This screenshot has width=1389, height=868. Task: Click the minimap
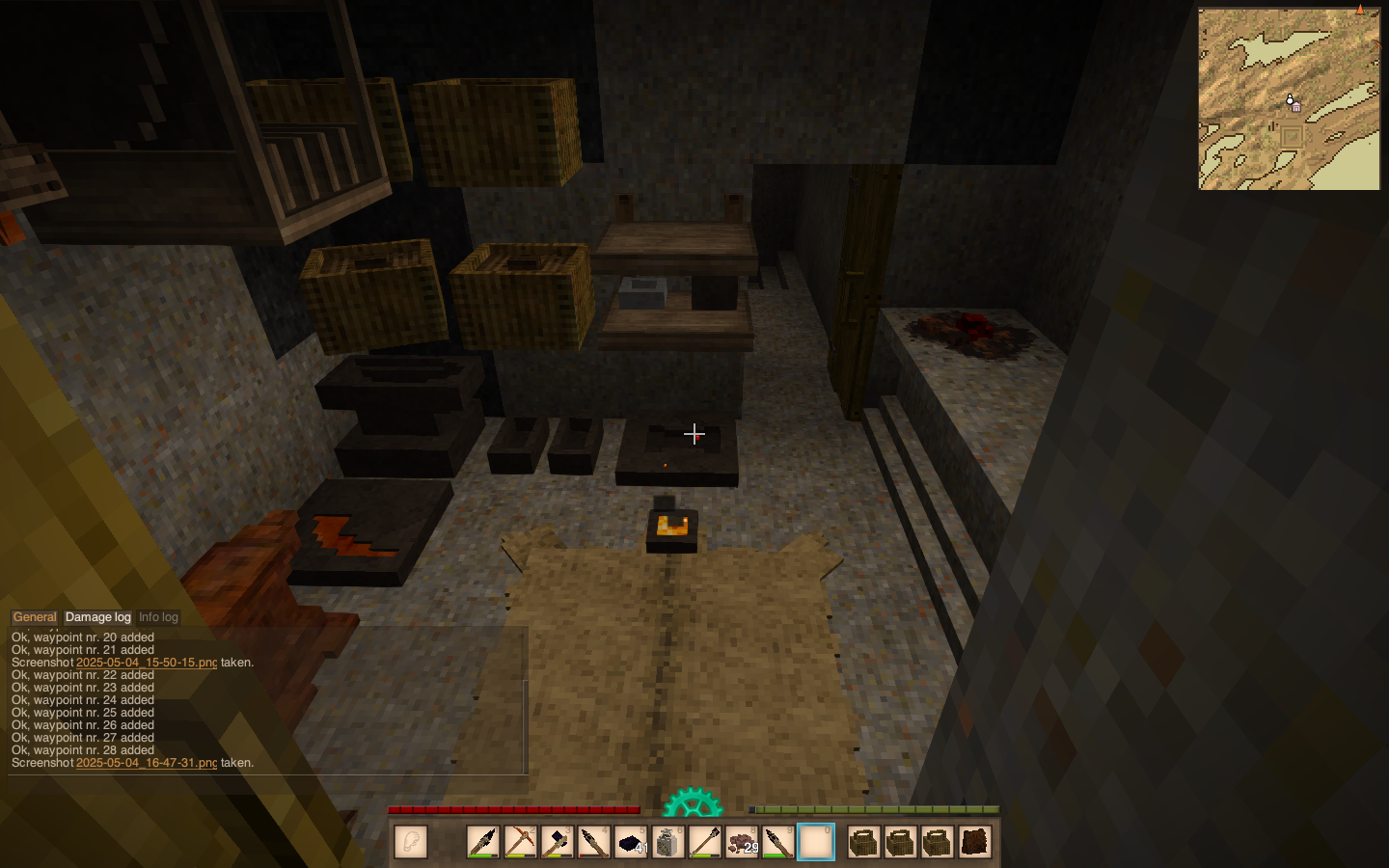(1289, 99)
